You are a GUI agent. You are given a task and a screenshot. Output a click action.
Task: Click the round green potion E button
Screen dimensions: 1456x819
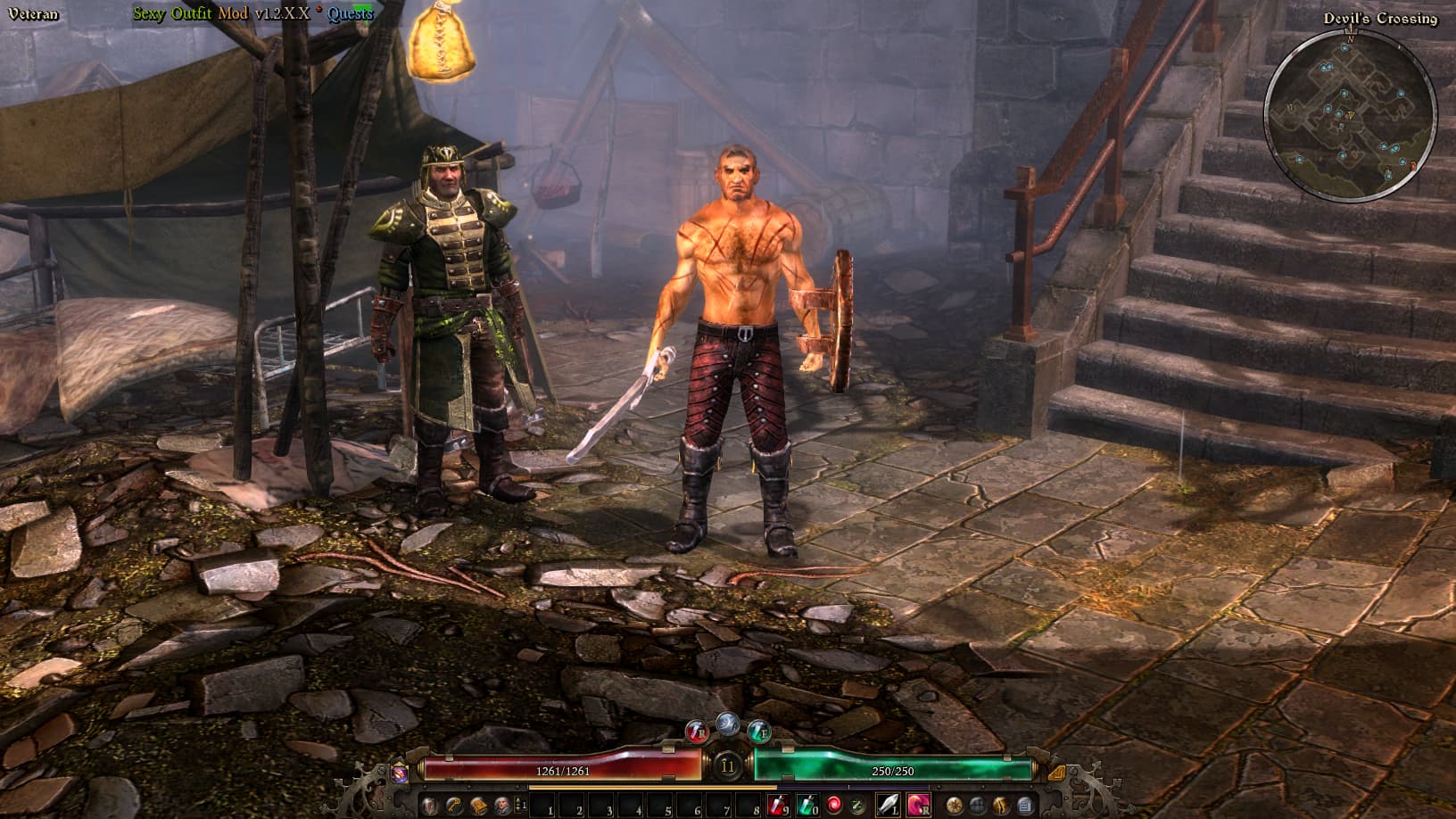pos(759,732)
